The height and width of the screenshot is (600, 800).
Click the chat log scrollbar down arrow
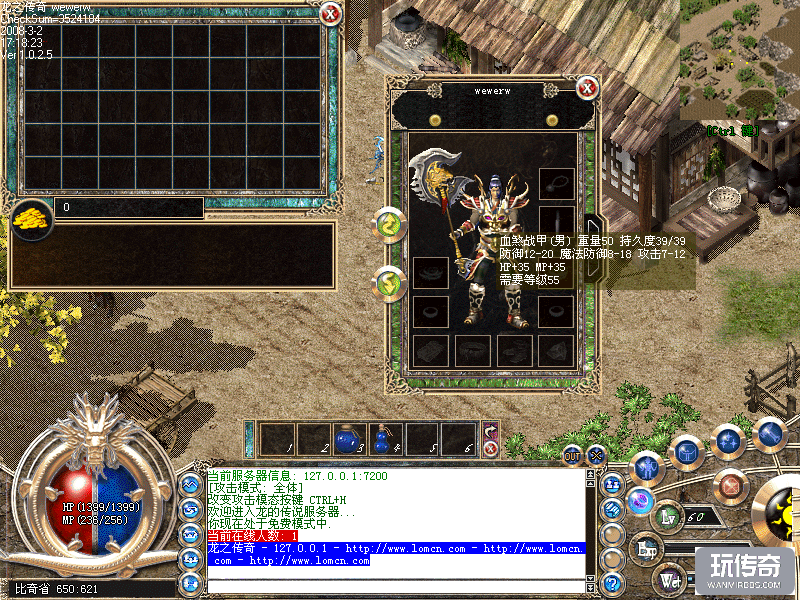[x=590, y=579]
